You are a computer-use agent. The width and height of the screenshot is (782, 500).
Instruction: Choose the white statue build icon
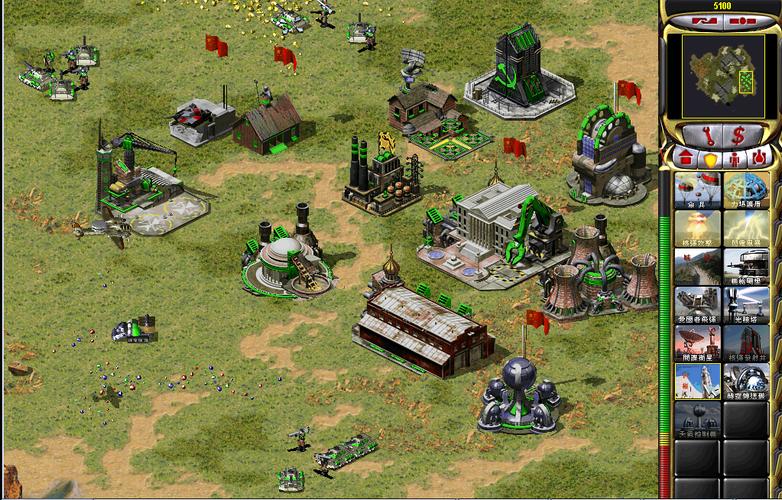pyautogui.click(x=696, y=381)
